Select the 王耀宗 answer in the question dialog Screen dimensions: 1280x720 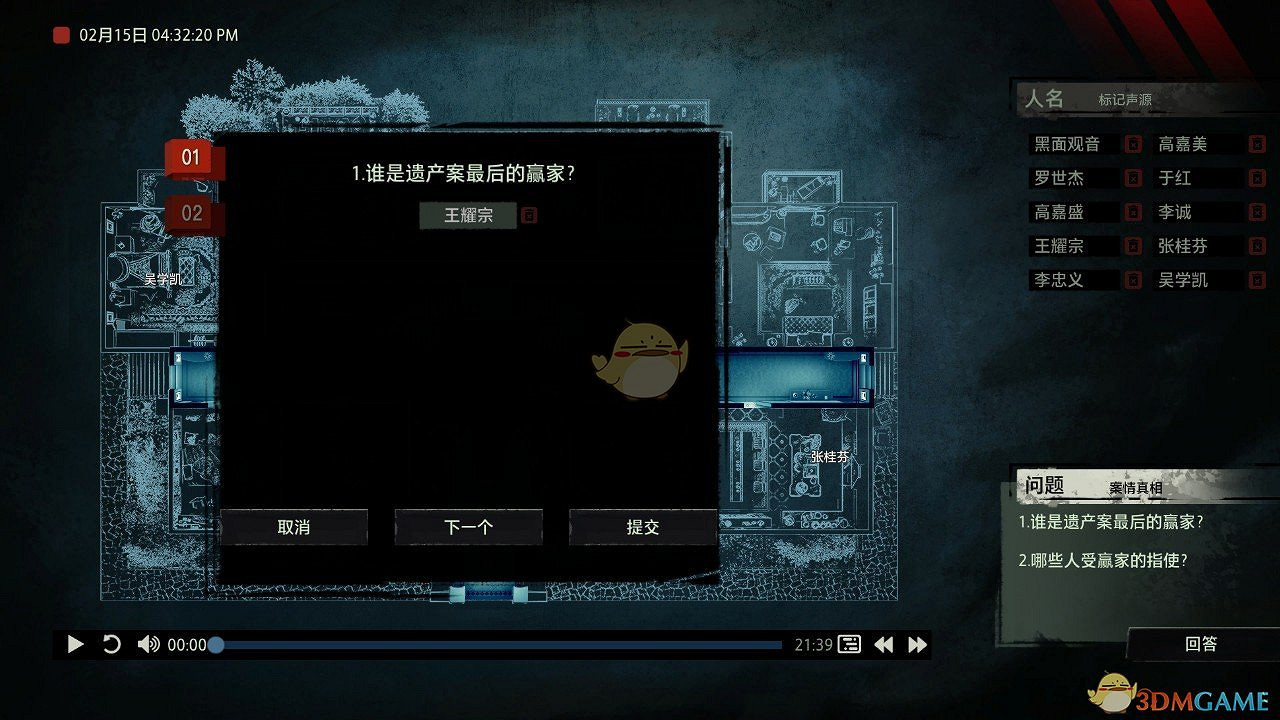tap(468, 215)
